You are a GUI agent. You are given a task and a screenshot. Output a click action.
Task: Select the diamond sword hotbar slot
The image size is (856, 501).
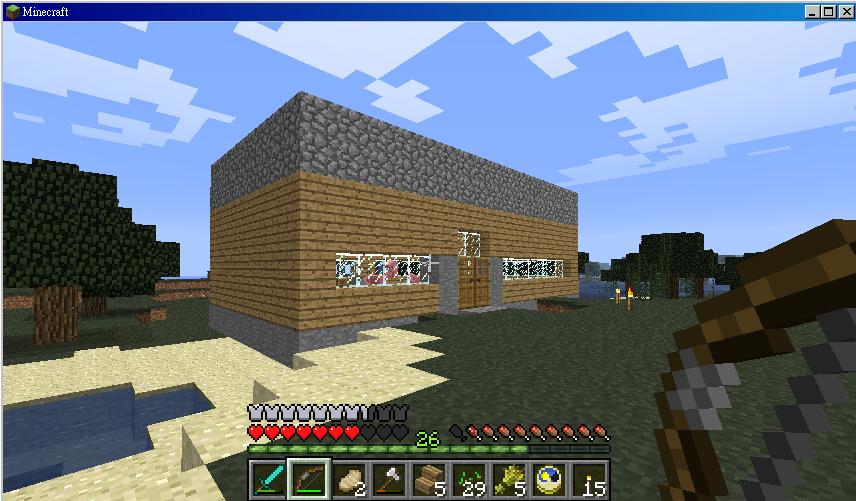267,481
